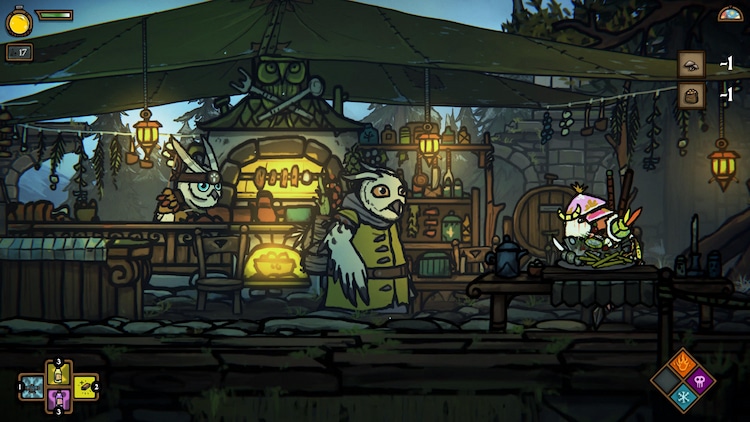Select the empty grey element slot
750x422 pixels.
[667, 380]
